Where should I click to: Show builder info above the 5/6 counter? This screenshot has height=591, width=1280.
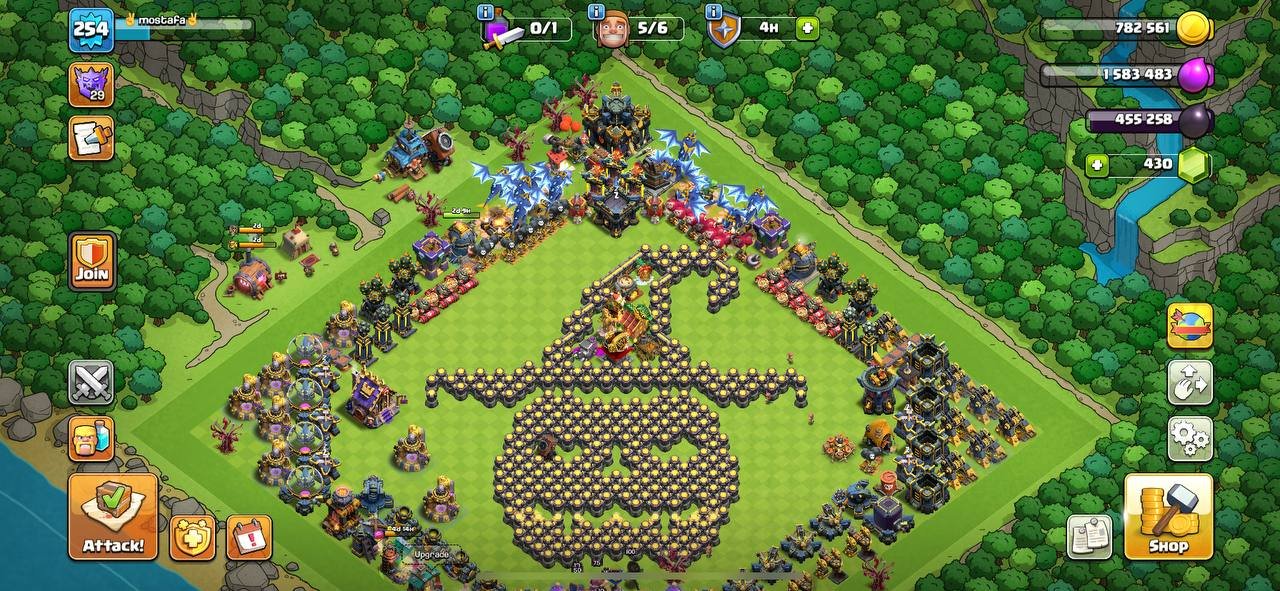[596, 12]
